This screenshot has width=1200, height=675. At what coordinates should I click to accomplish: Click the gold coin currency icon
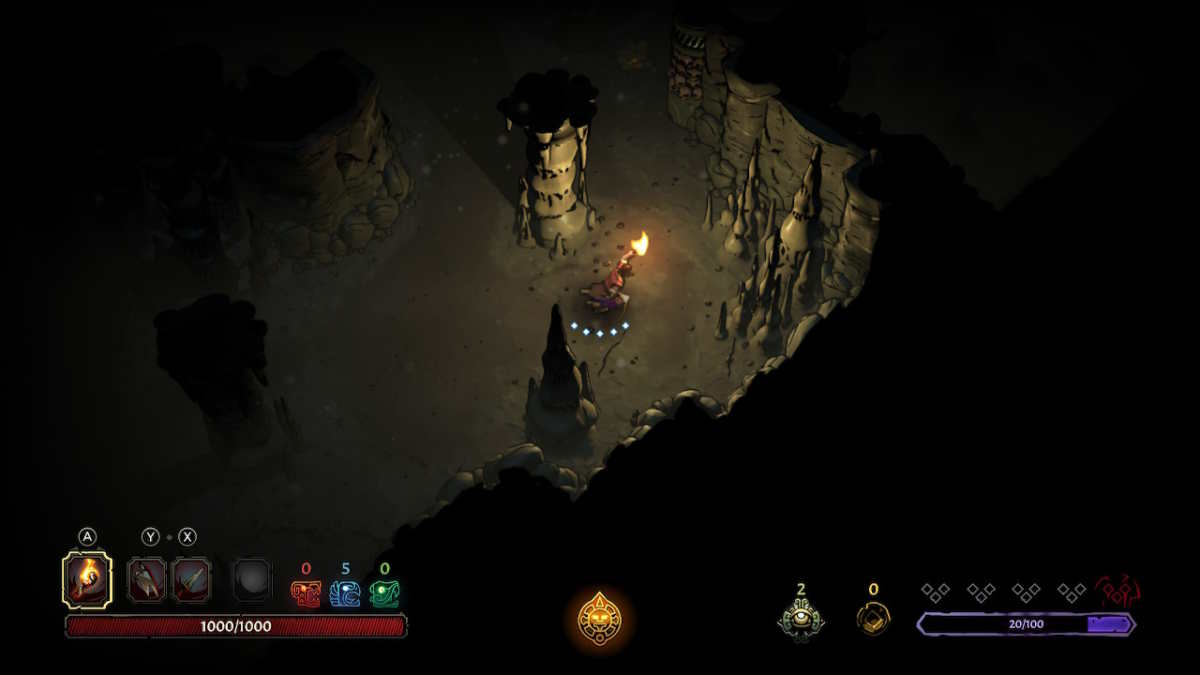873,618
